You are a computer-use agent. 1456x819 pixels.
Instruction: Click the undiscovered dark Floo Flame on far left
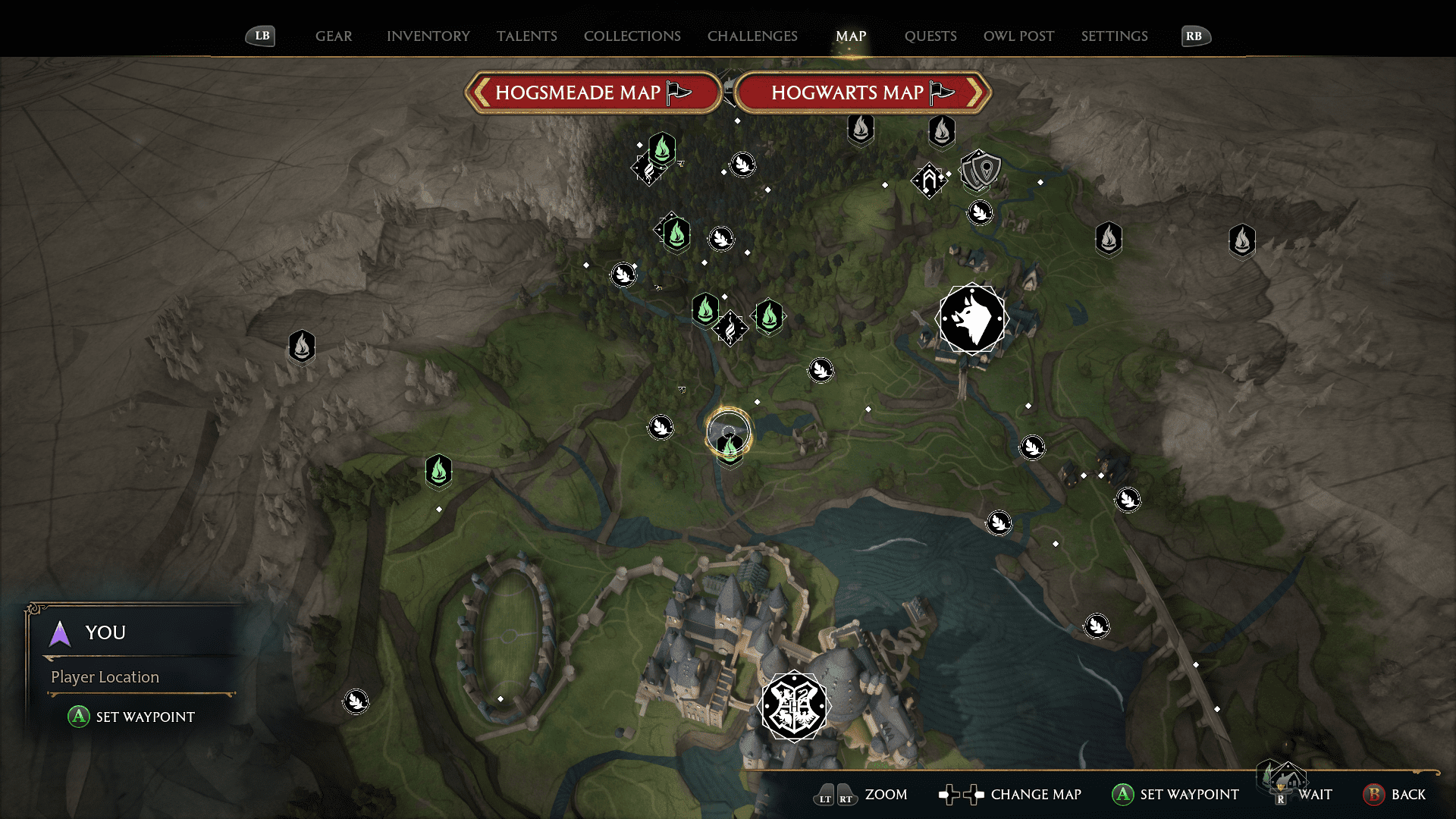point(301,345)
